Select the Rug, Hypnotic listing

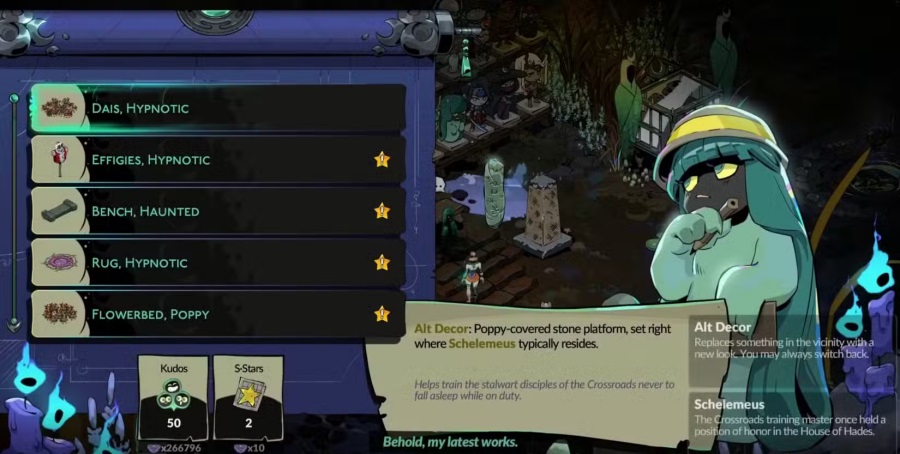pyautogui.click(x=217, y=263)
